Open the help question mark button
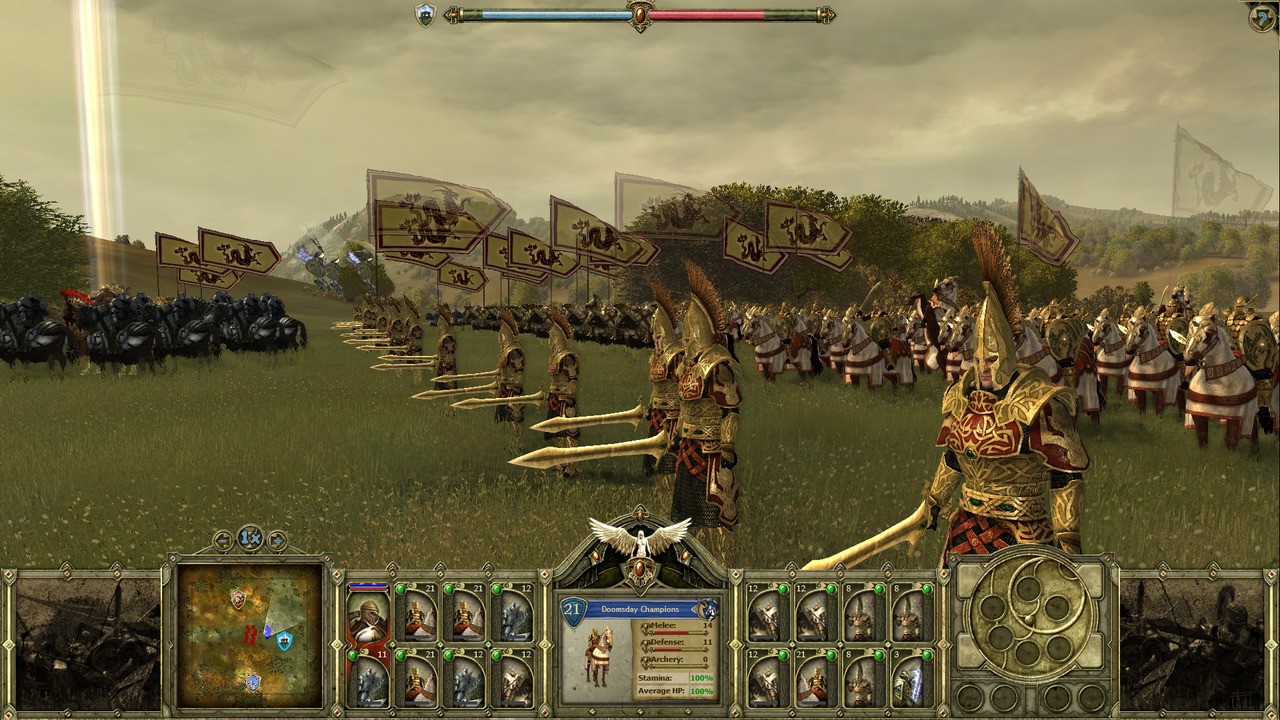This screenshot has width=1280, height=720. click(1261, 16)
